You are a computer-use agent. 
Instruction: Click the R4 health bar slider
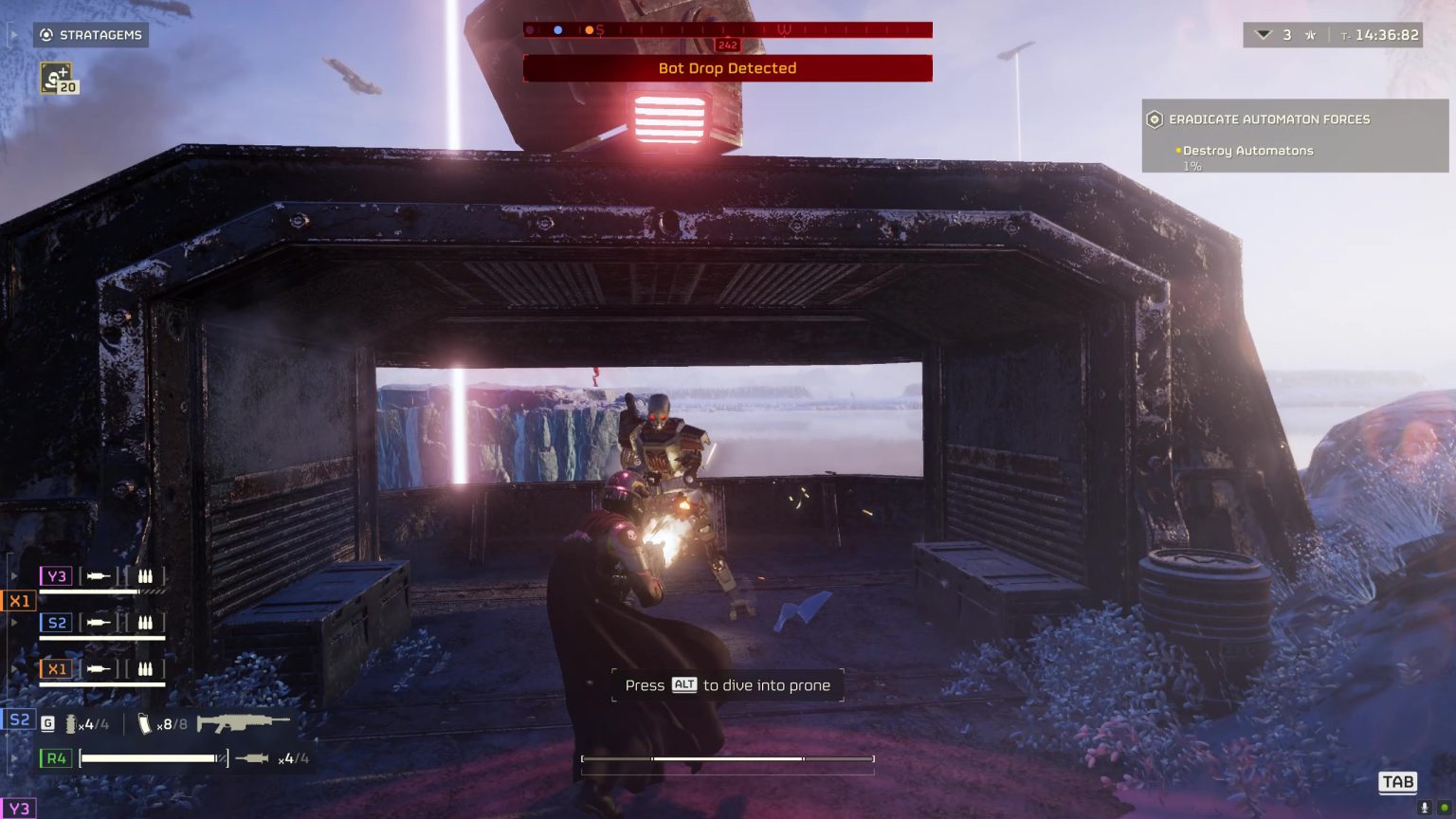(x=152, y=758)
